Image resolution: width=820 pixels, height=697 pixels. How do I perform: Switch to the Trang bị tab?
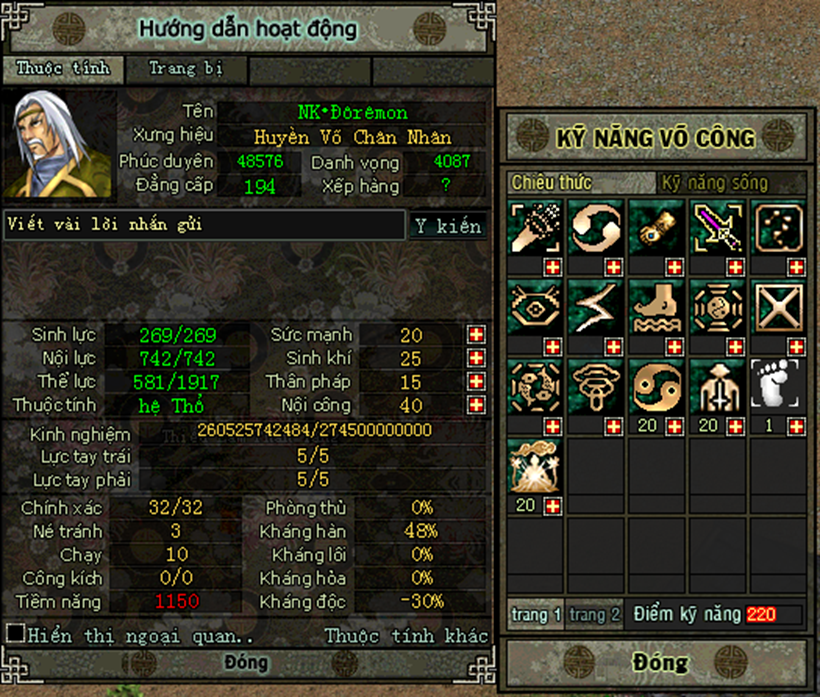pos(185,69)
